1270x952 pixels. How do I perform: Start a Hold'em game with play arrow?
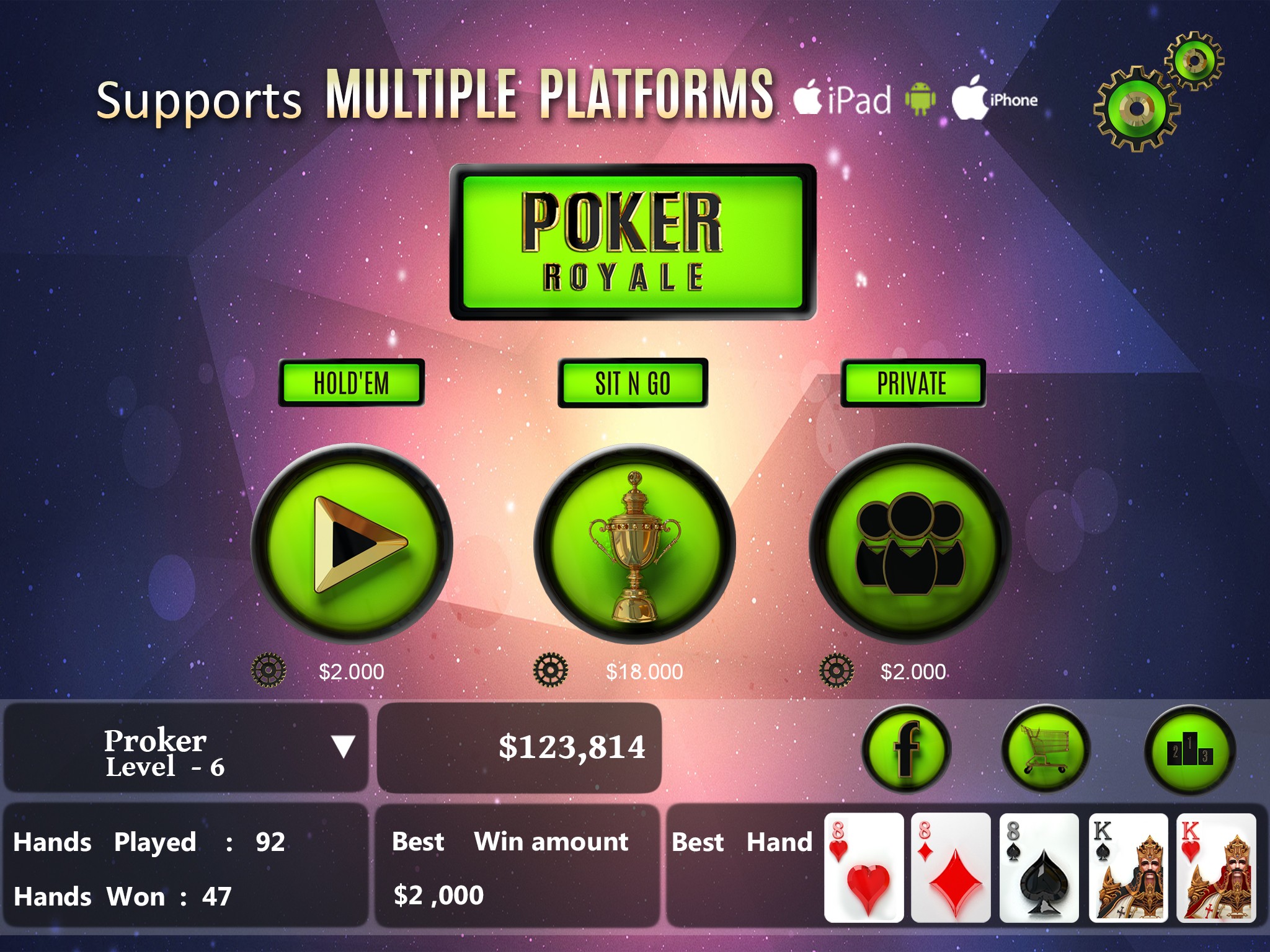[x=352, y=544]
